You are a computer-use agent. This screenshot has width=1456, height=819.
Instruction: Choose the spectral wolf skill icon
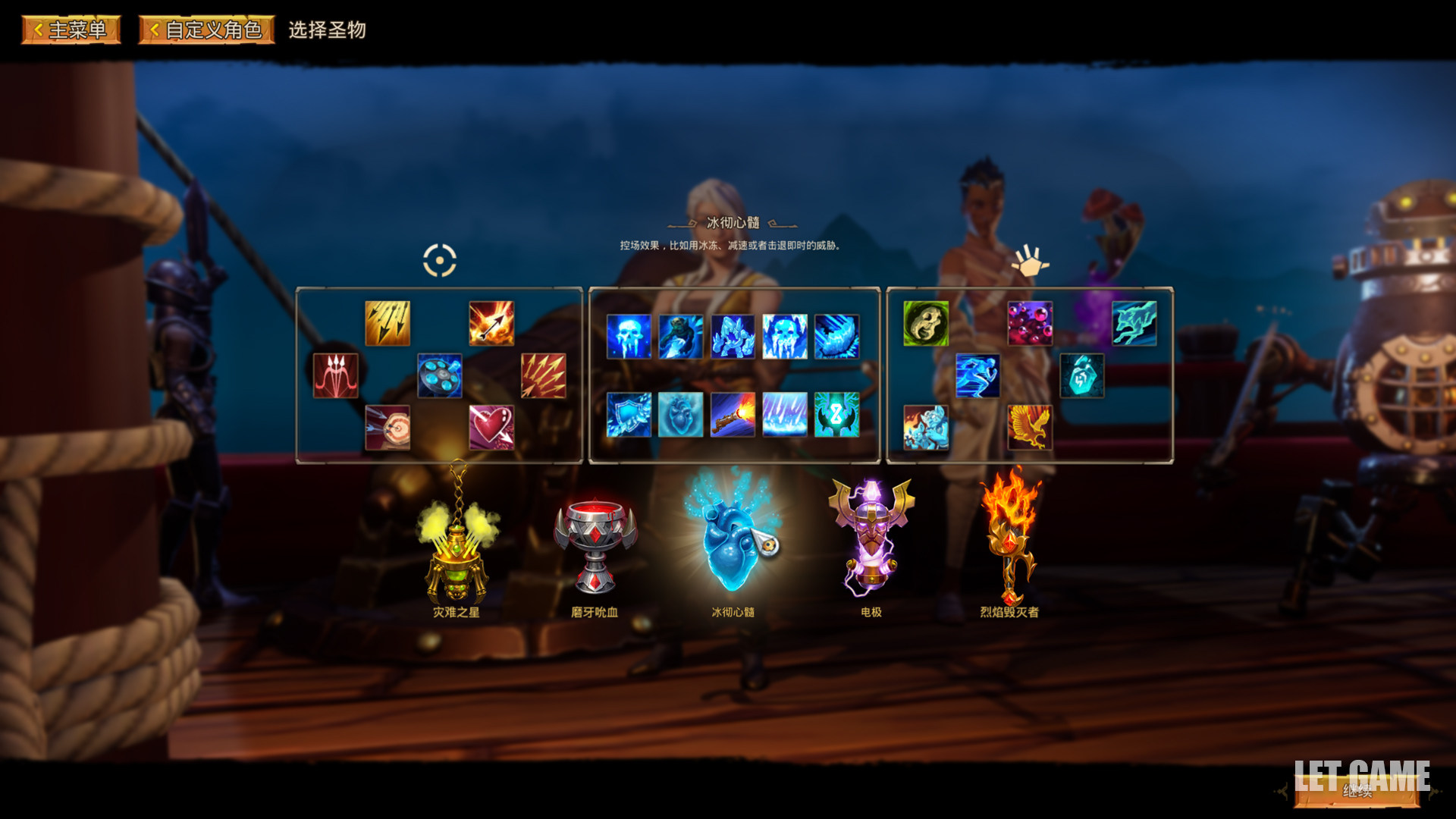[1134, 323]
